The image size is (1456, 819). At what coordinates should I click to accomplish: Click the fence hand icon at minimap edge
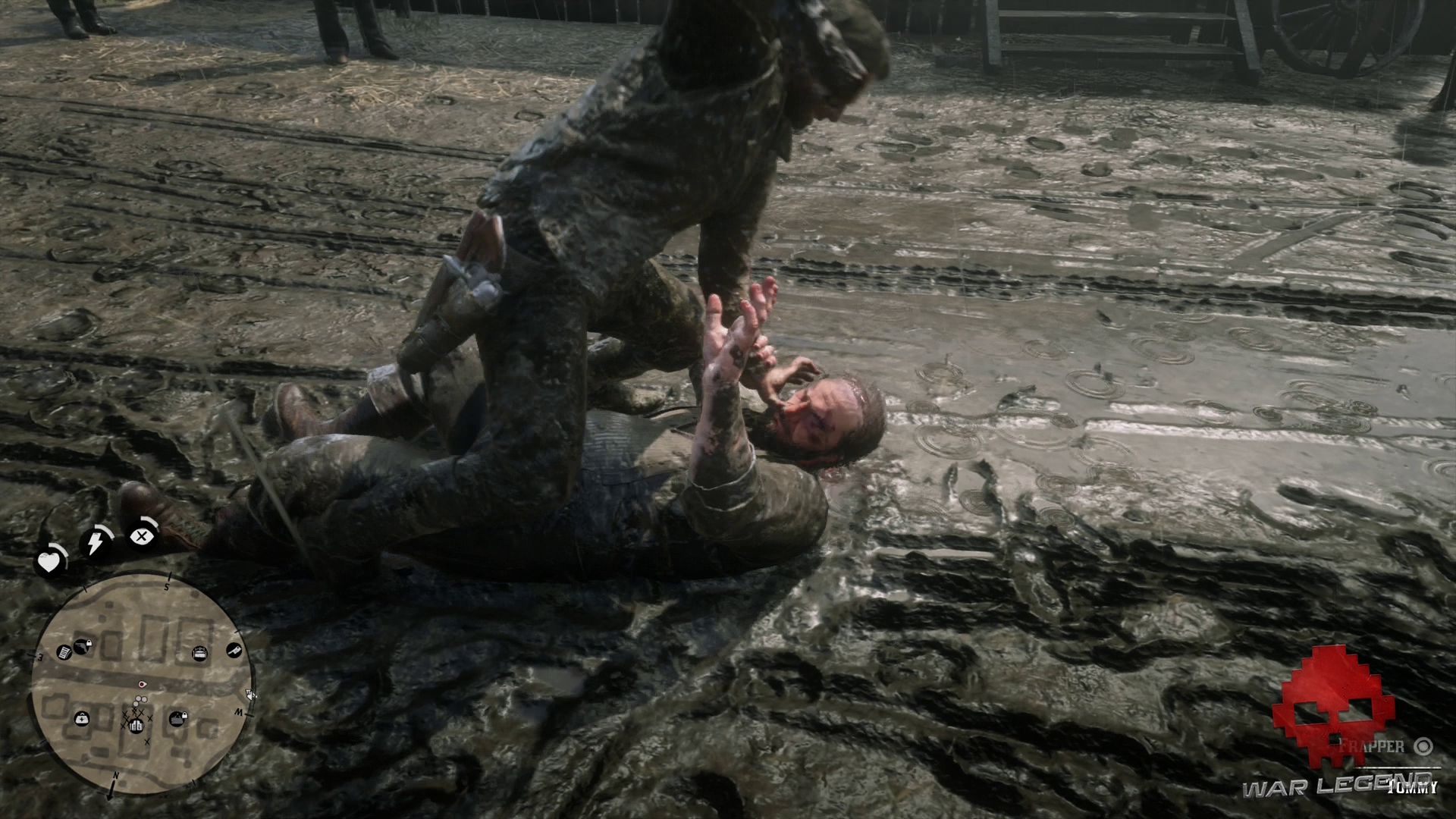pyautogui.click(x=249, y=694)
